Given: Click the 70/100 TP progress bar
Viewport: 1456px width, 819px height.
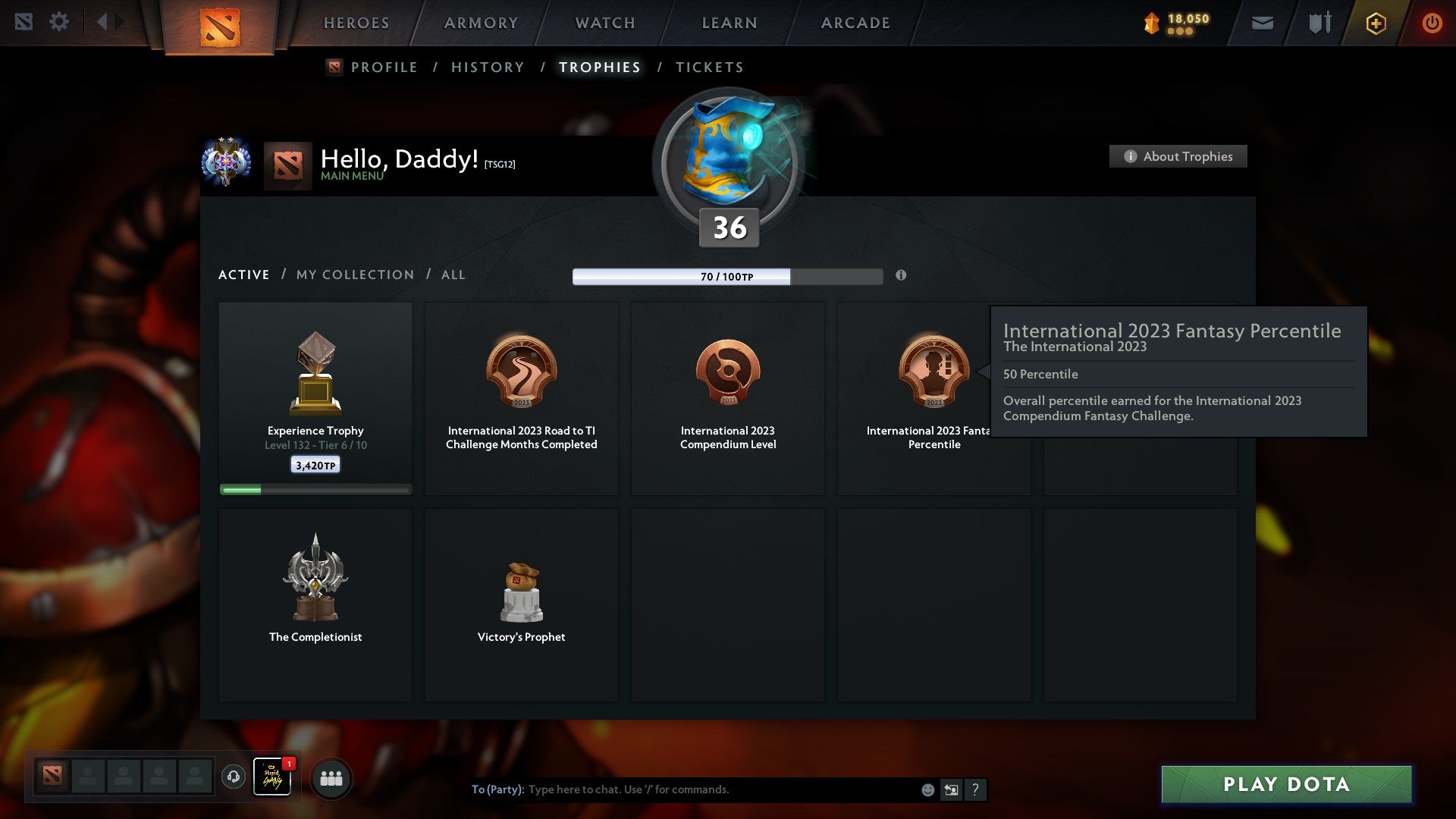Looking at the screenshot, I should pos(727,276).
